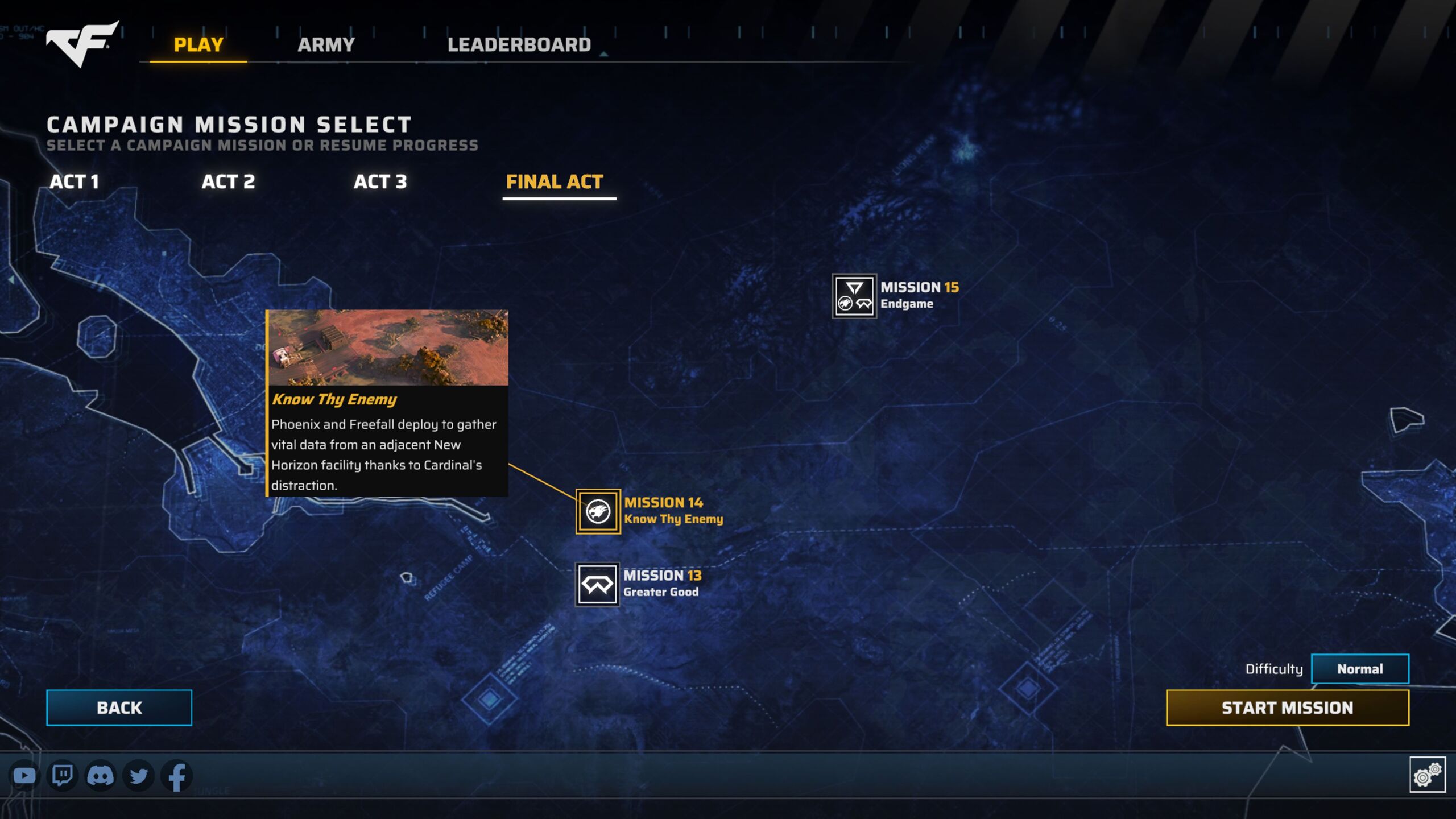Open the Twitch channel link

[62, 776]
